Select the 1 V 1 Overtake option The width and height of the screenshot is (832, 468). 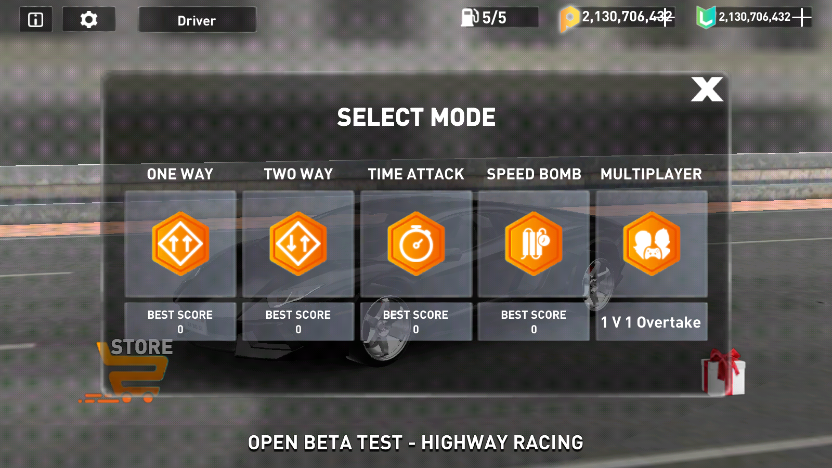651,323
